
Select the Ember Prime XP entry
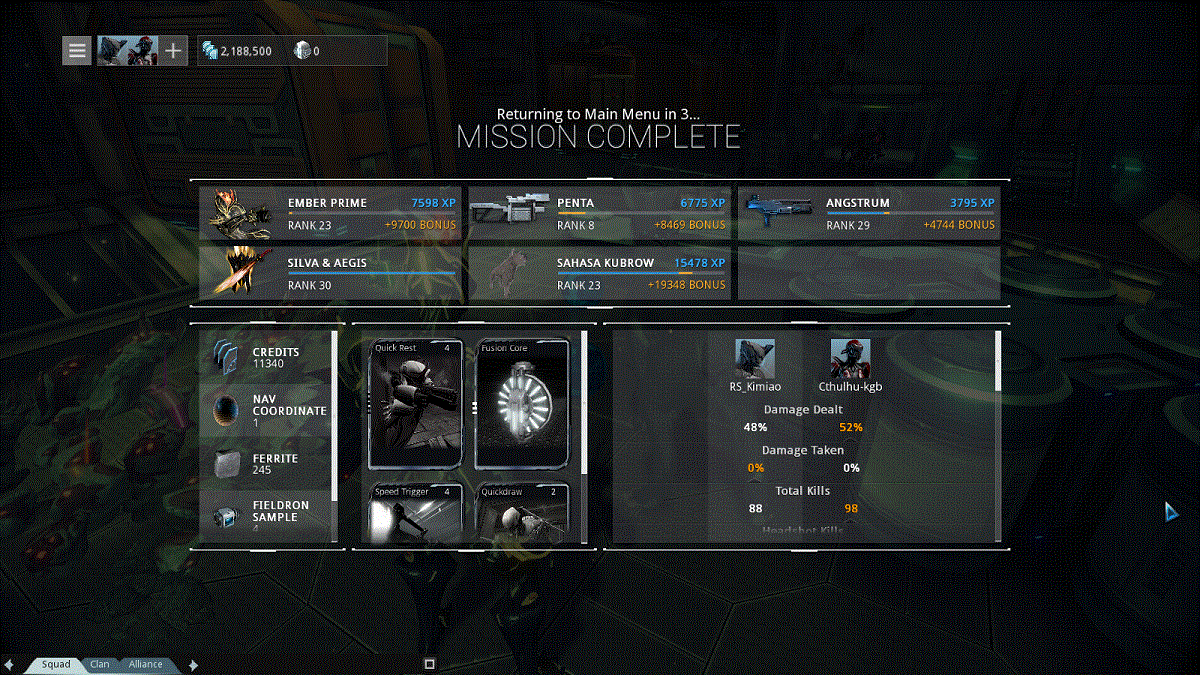(x=329, y=213)
